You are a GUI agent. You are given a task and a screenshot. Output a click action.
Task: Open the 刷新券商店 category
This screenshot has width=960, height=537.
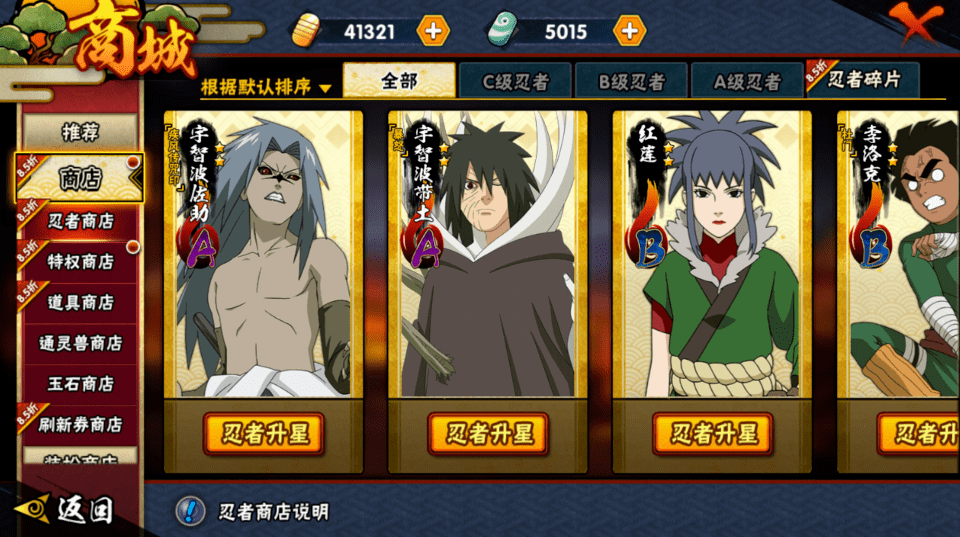coord(81,425)
